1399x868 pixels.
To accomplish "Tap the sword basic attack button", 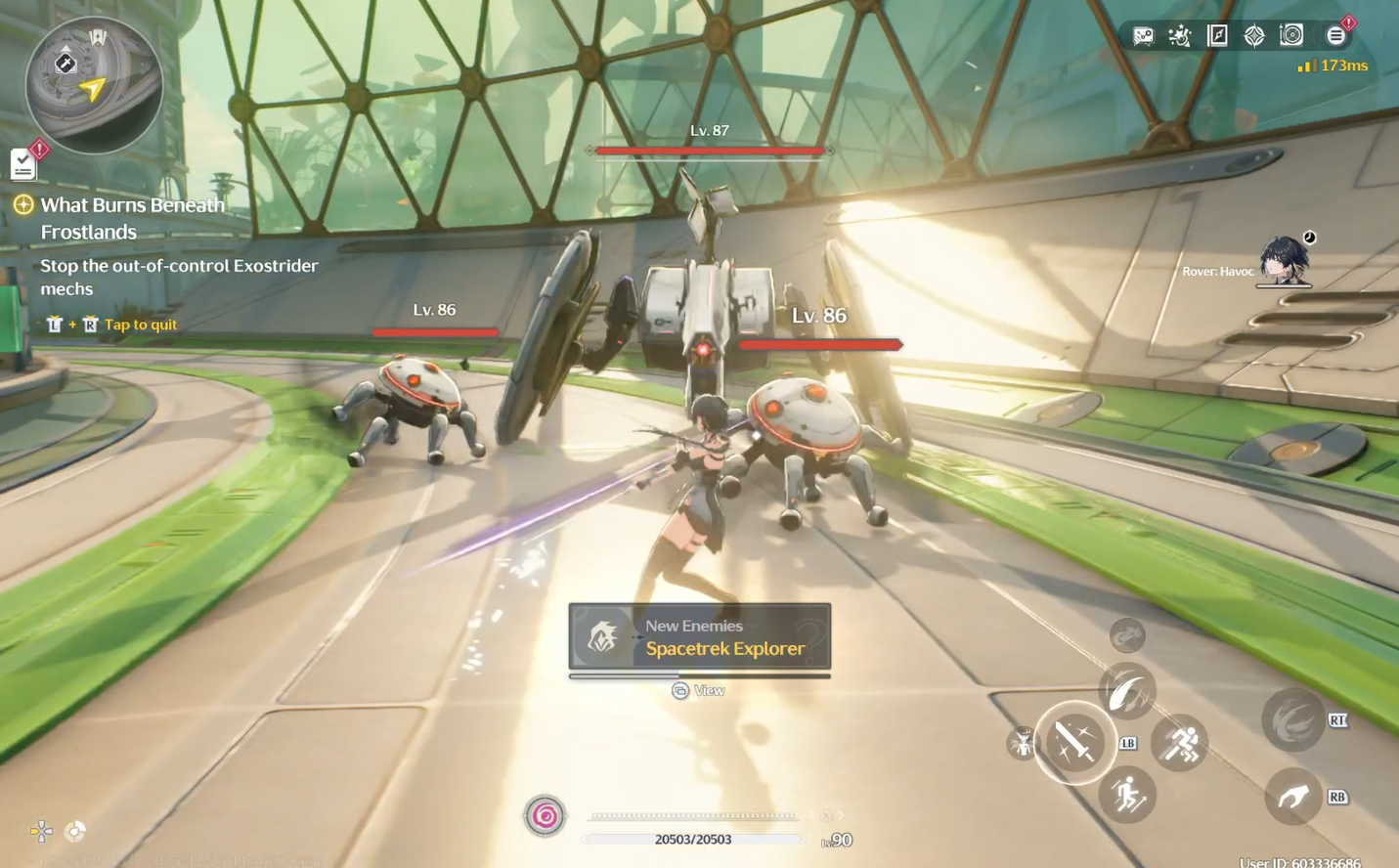I will click(1075, 743).
